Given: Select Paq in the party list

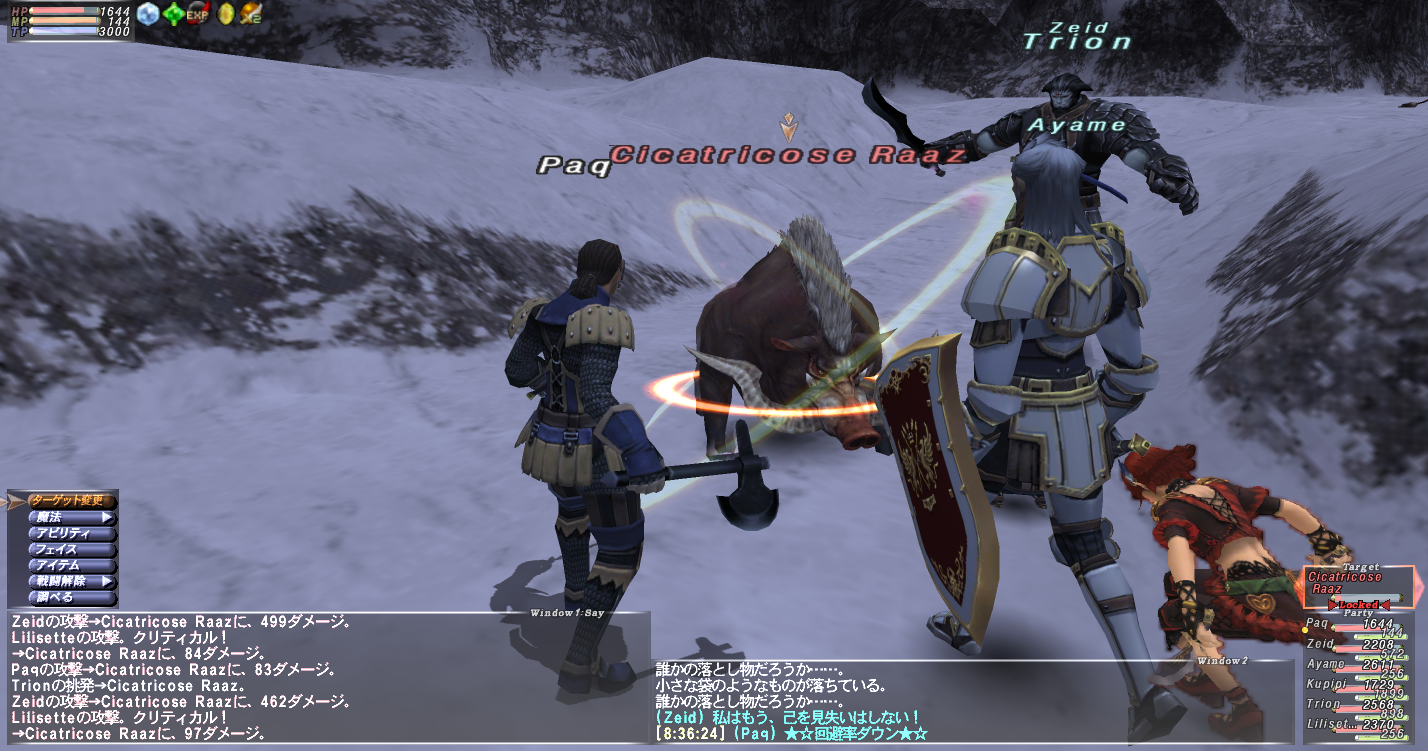Looking at the screenshot, I should [1355, 625].
